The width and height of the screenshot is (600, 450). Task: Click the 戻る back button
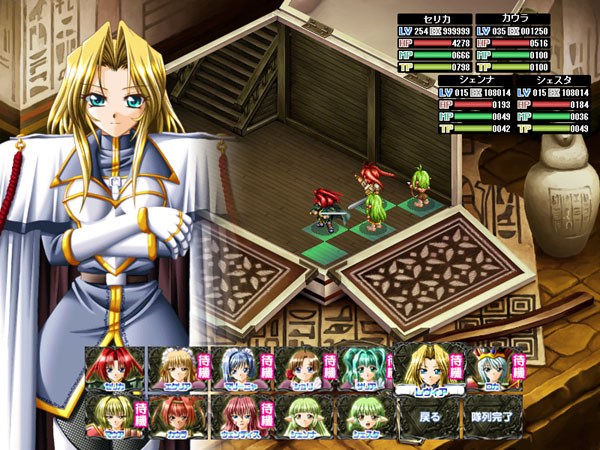pyautogui.click(x=427, y=417)
